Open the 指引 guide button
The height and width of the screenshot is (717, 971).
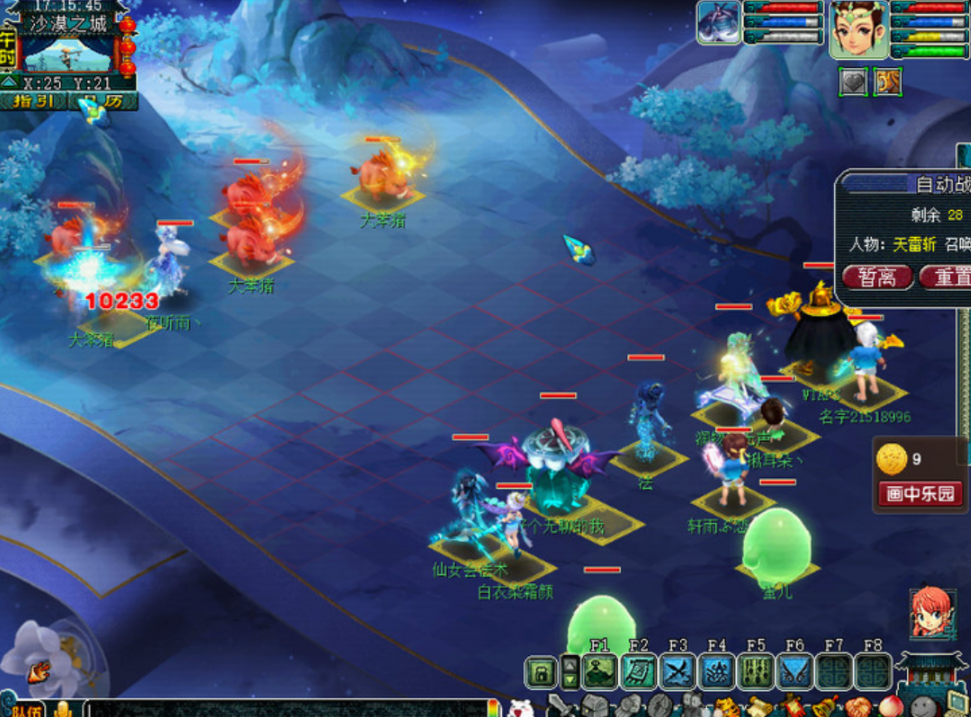34,102
